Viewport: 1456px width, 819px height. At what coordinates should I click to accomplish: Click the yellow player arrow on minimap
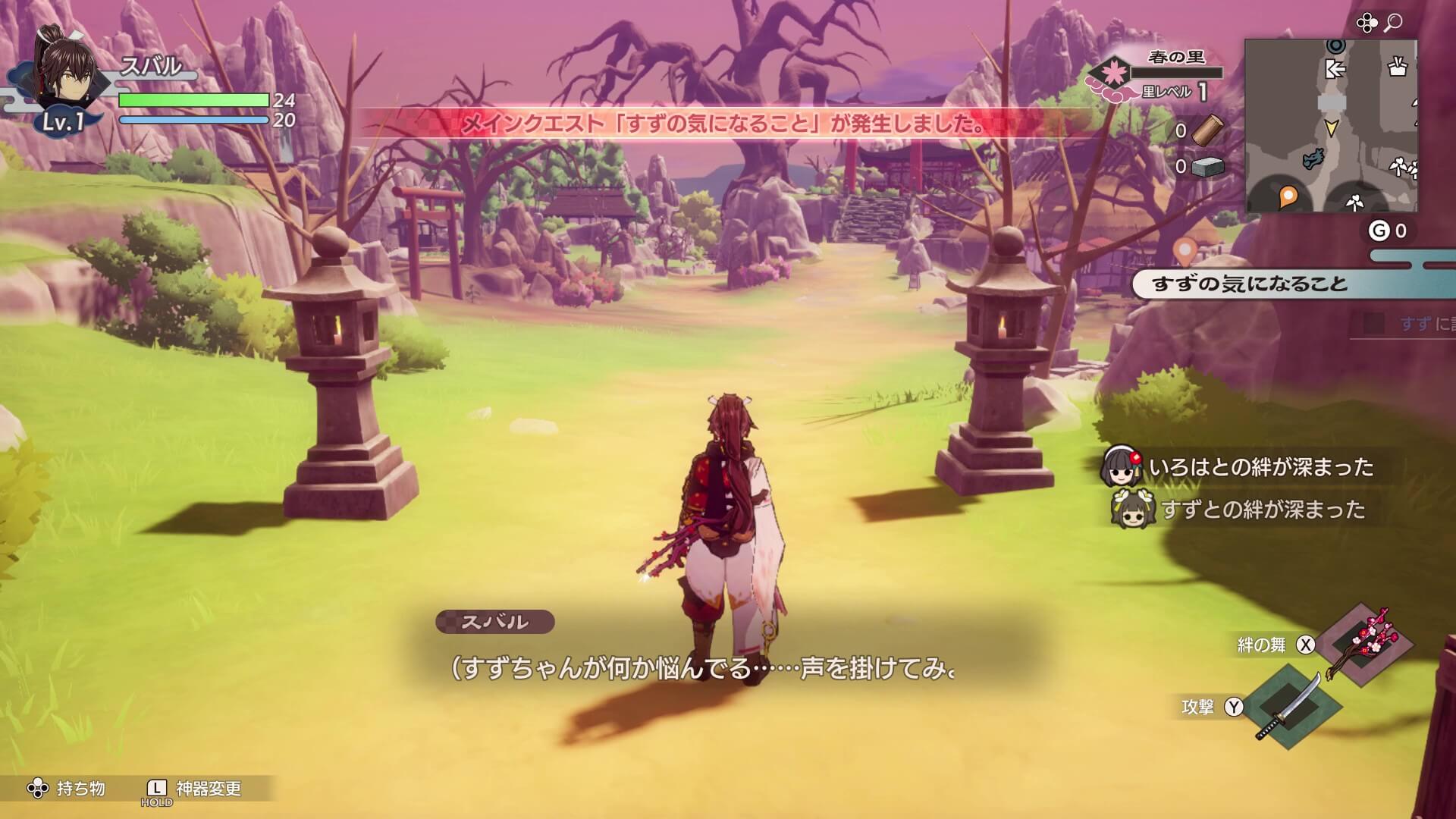pyautogui.click(x=1332, y=129)
